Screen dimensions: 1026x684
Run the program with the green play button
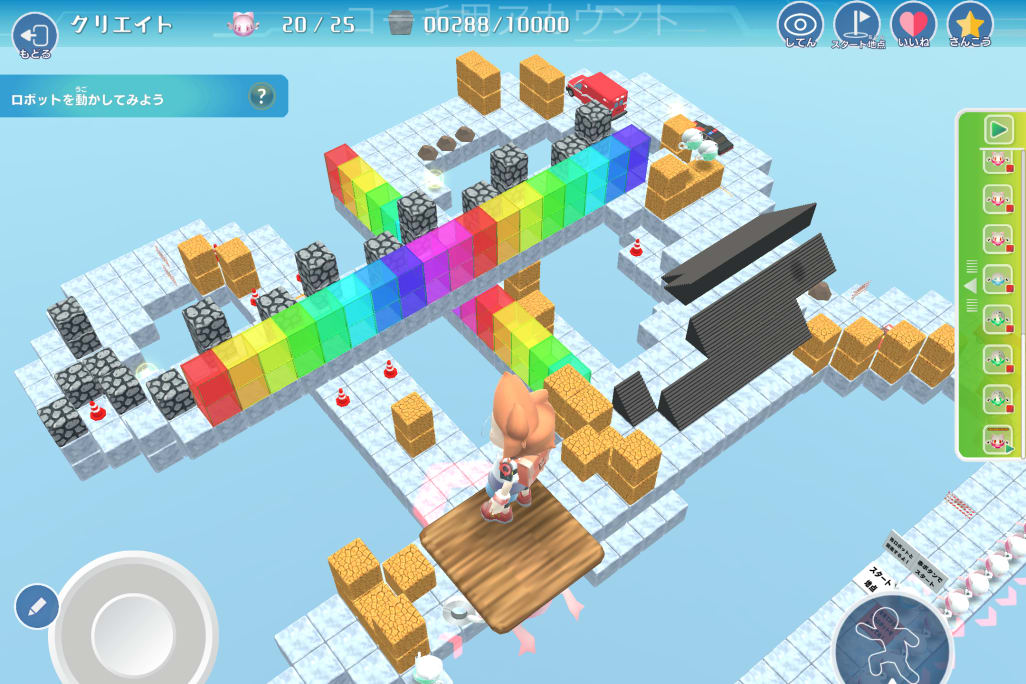click(997, 128)
